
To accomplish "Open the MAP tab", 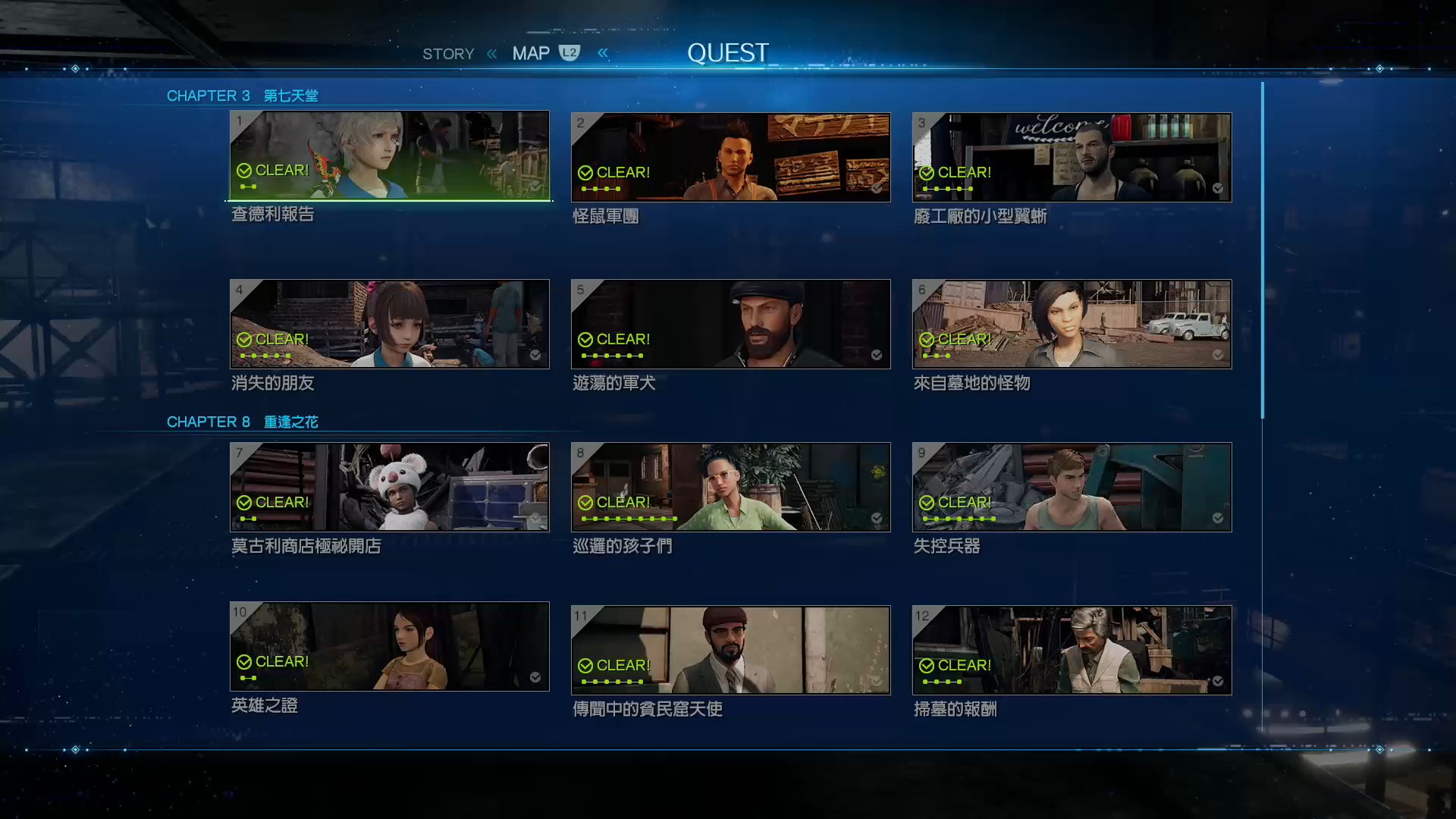I will click(532, 52).
